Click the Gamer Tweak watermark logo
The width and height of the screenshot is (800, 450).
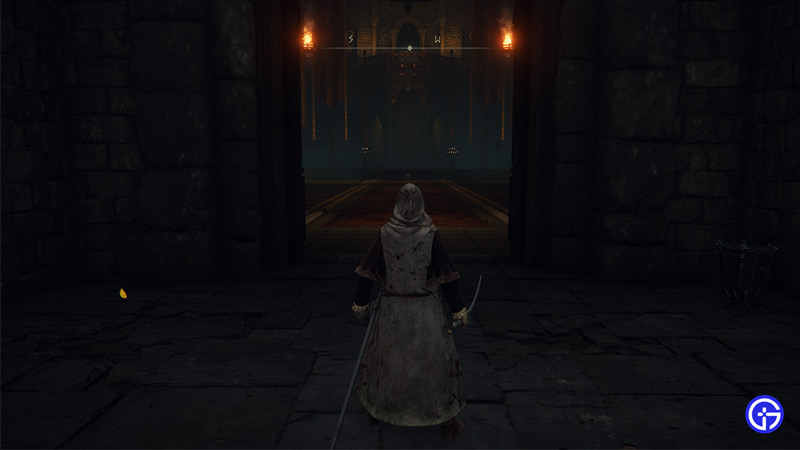click(765, 414)
